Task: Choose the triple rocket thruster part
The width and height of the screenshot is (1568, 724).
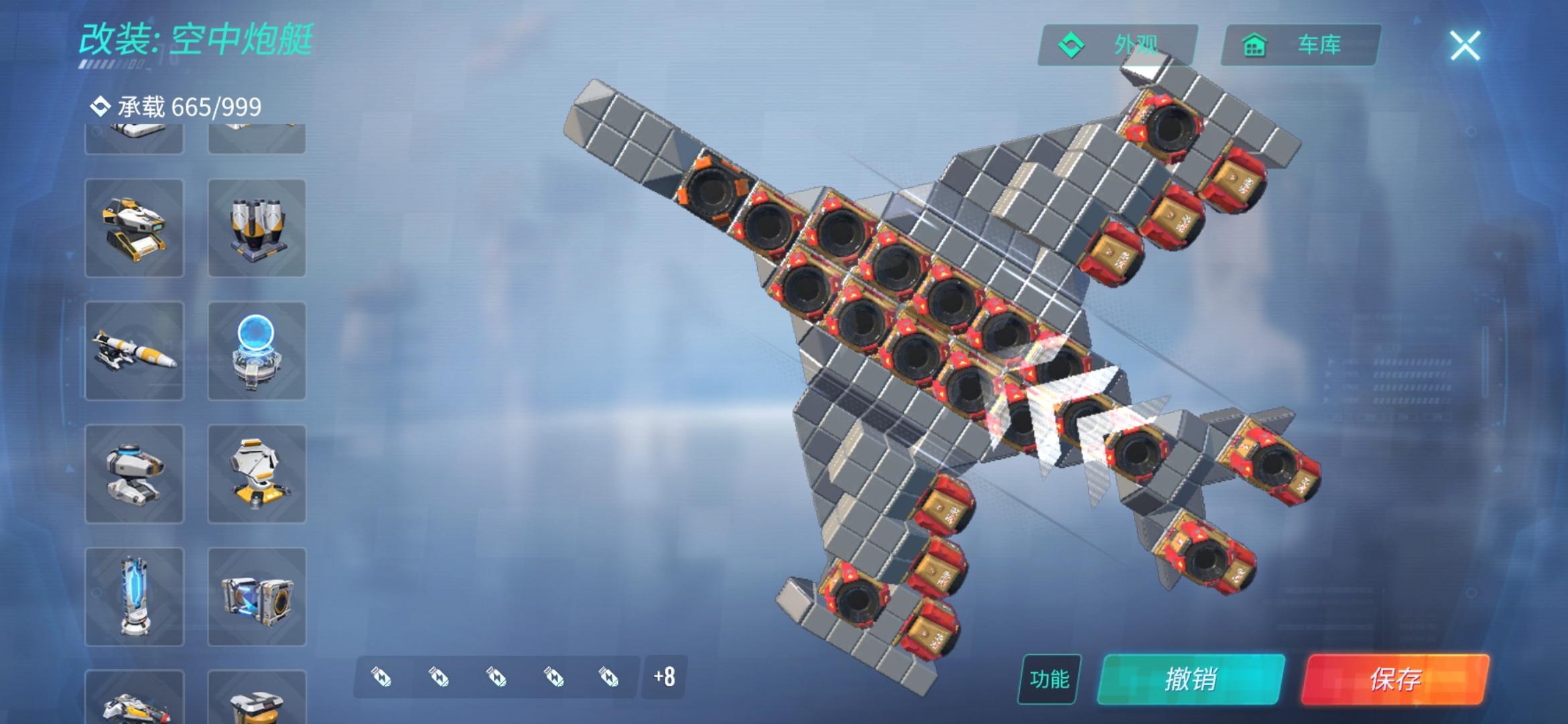Action: click(257, 228)
